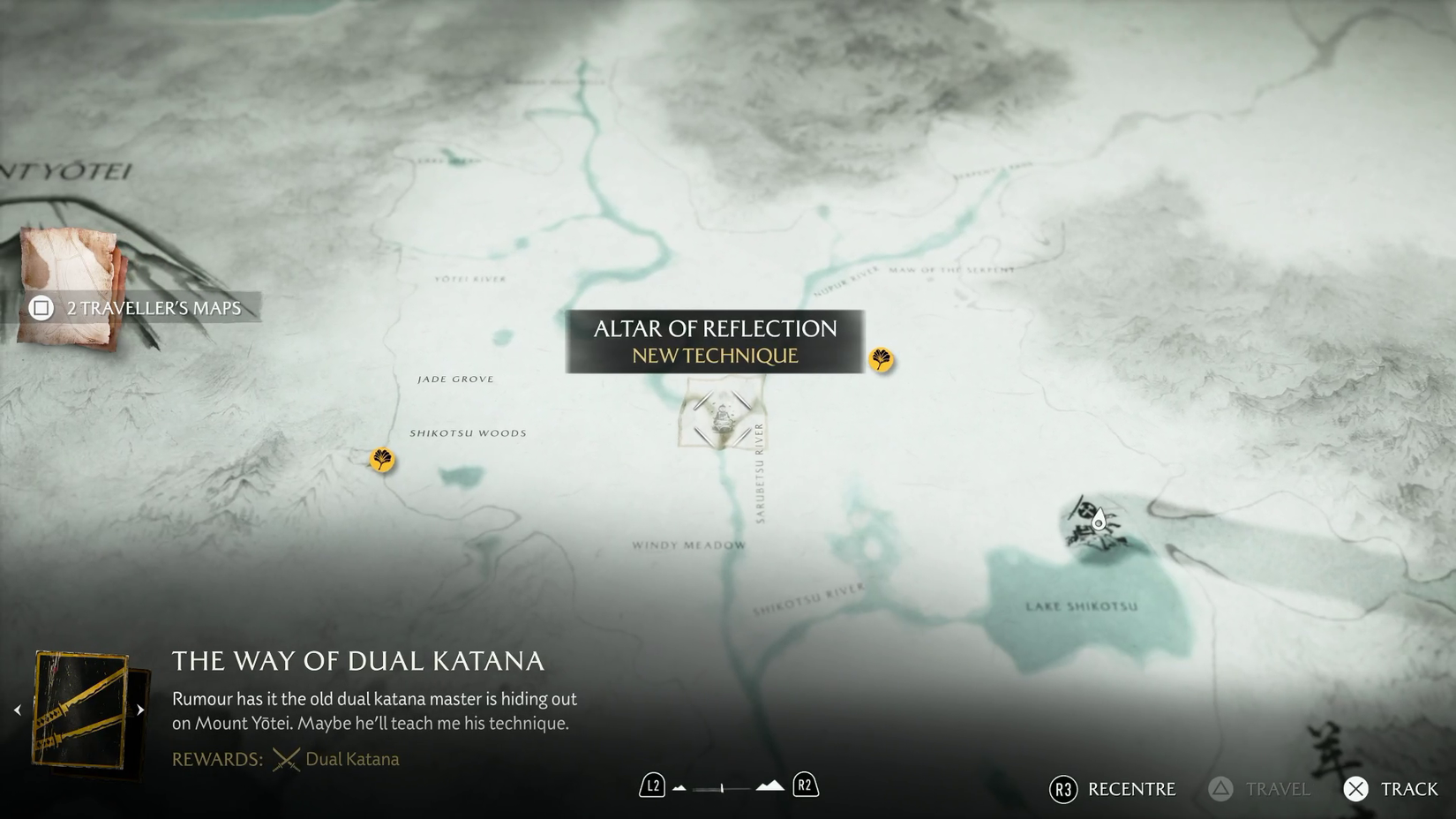
Task: Select the player location marker near Lake Shikotsu
Action: pos(1097,521)
